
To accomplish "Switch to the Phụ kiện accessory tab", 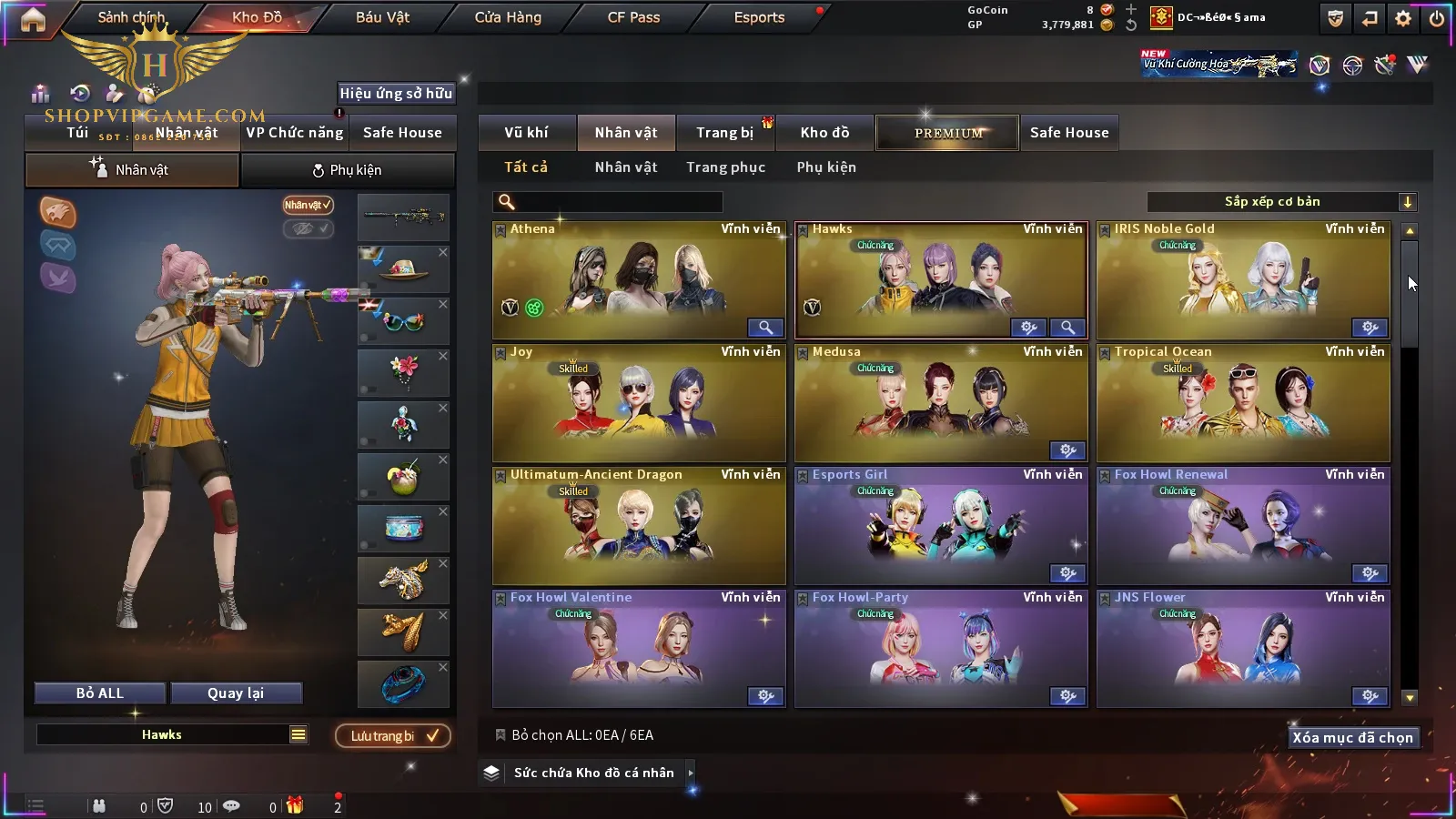I will click(347, 170).
